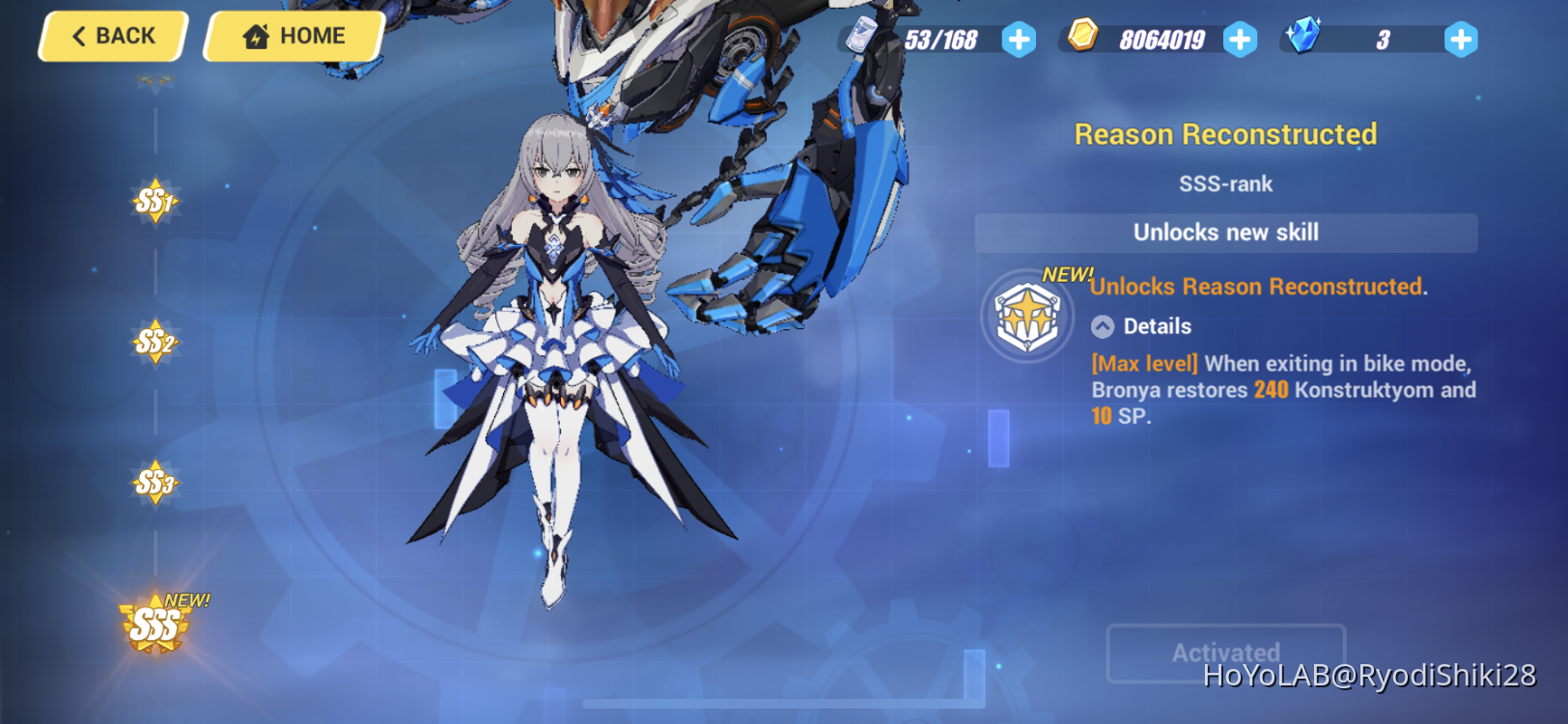This screenshot has width=1568, height=724.
Task: Click the house icon on HOME button
Action: (254, 36)
